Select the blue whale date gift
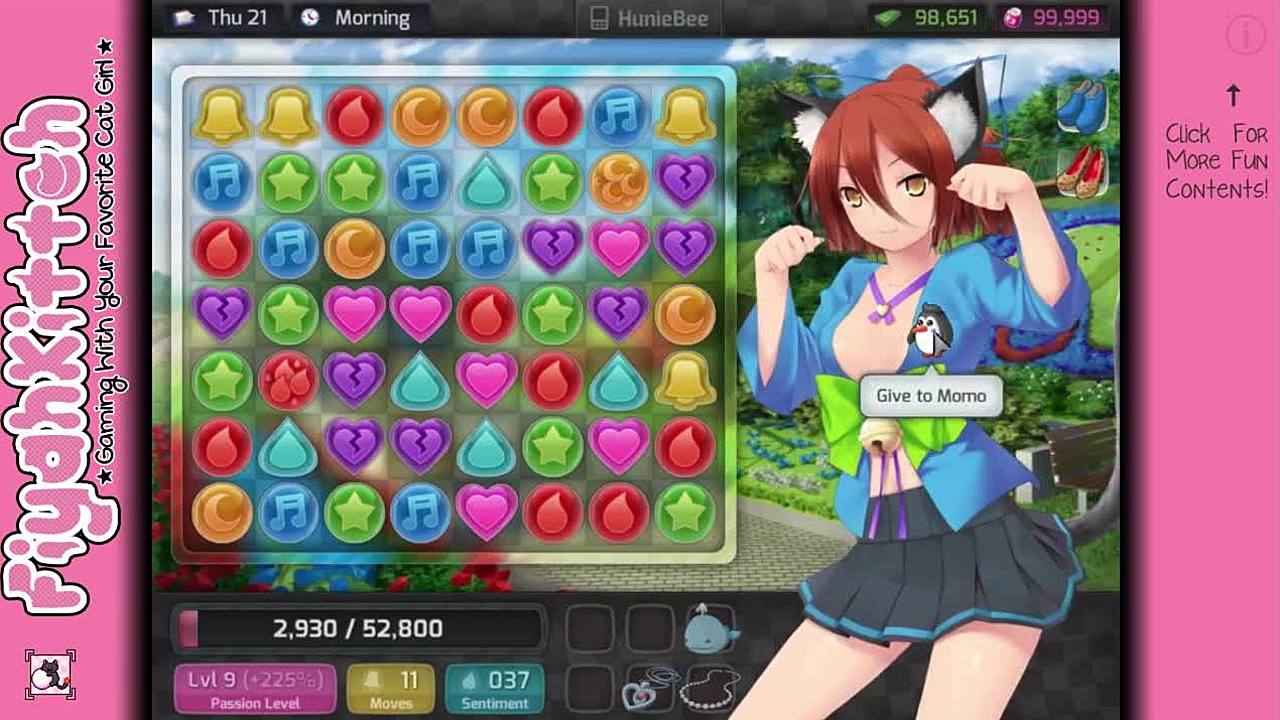This screenshot has height=720, width=1280. [x=709, y=628]
